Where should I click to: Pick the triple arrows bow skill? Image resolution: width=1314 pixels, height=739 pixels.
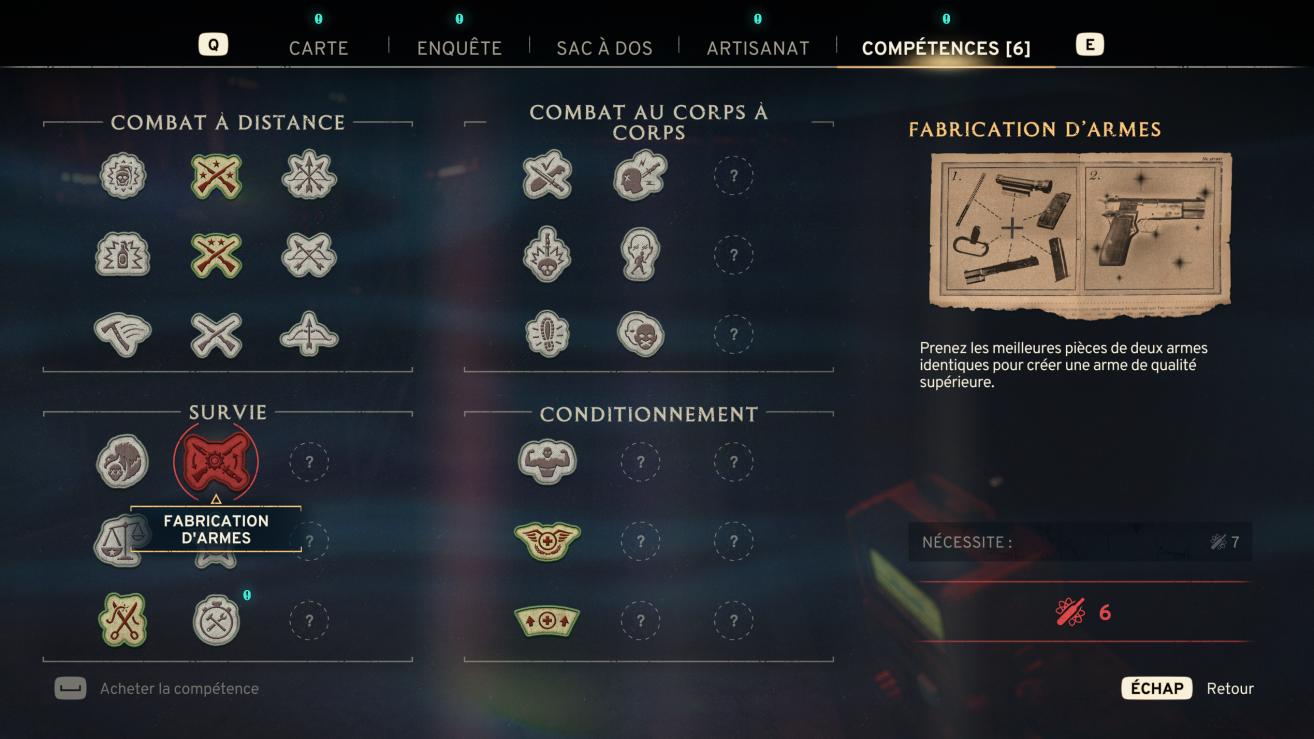[x=309, y=176]
